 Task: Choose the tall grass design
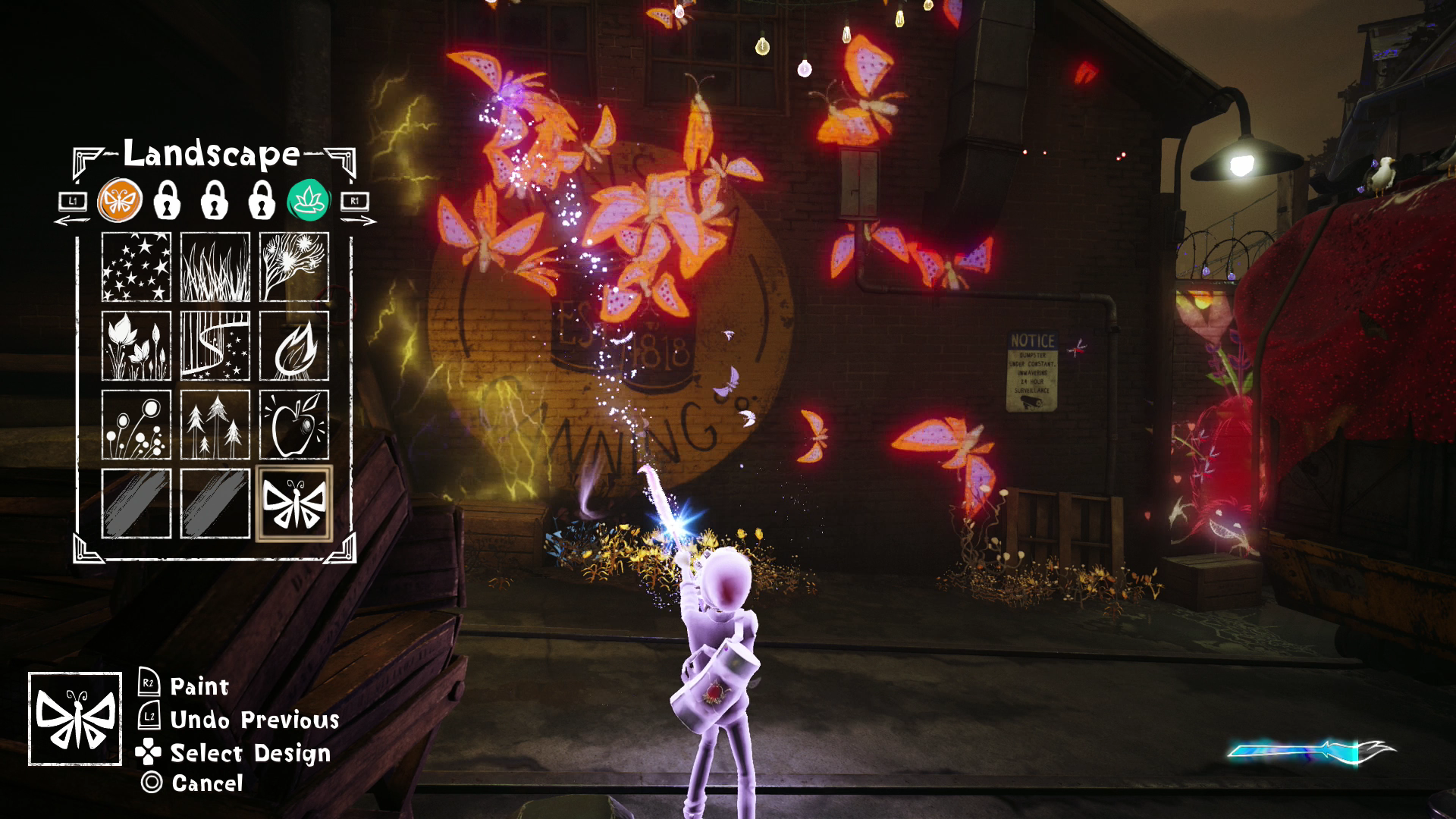tap(215, 267)
